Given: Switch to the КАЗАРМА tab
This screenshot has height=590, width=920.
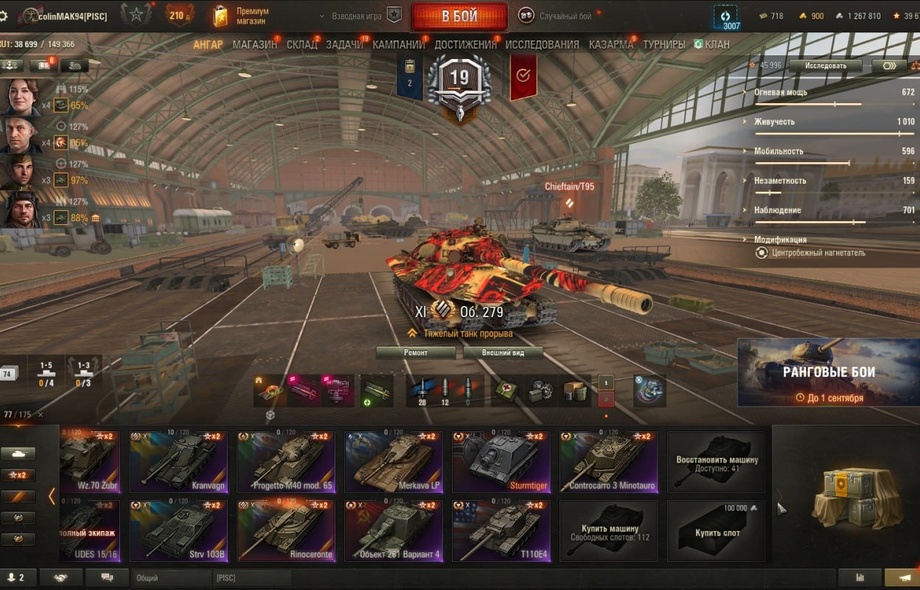Looking at the screenshot, I should click(x=610, y=45).
